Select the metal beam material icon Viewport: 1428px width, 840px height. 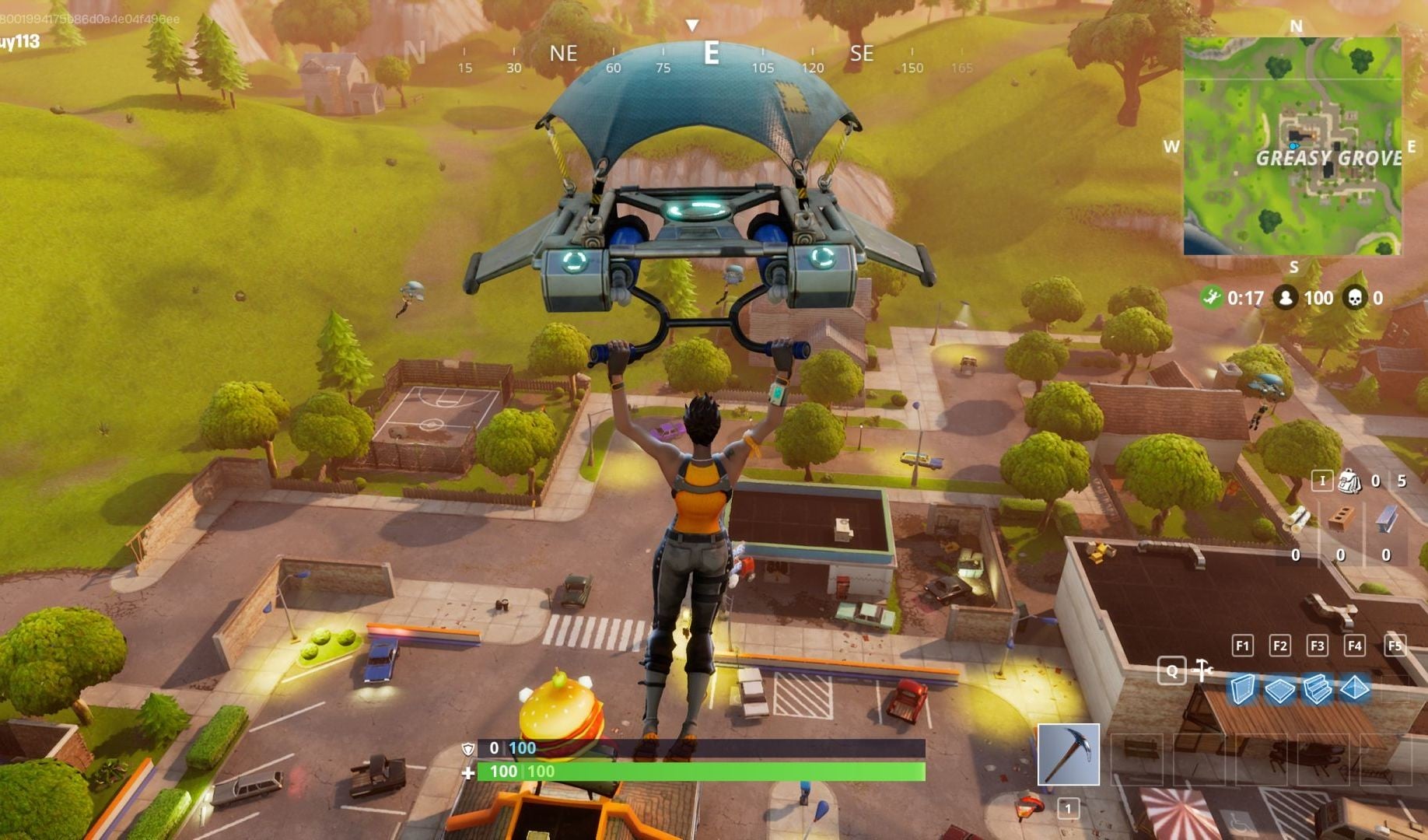click(x=1386, y=519)
